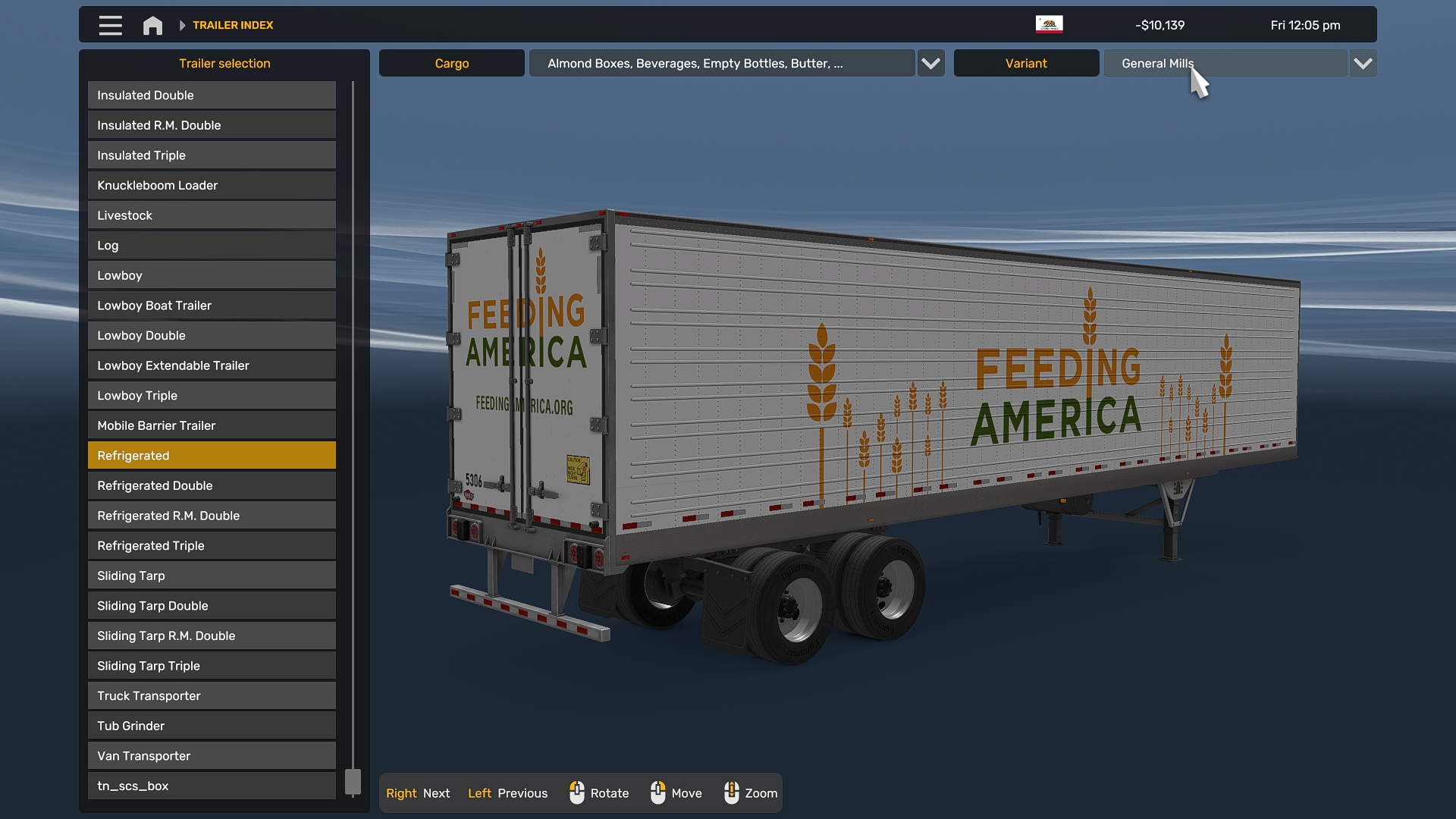The width and height of the screenshot is (1456, 819).
Task: Click the trailer list scrollbar handle
Action: coord(353,782)
